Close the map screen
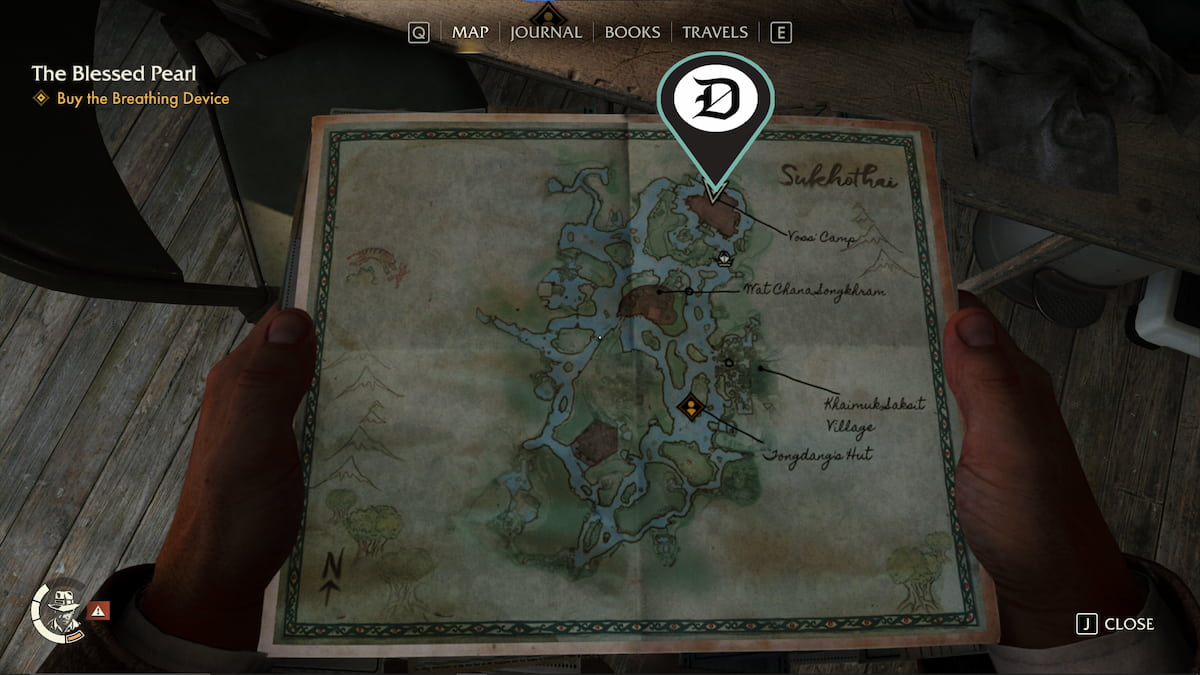This screenshot has height=675, width=1200. [x=1116, y=624]
